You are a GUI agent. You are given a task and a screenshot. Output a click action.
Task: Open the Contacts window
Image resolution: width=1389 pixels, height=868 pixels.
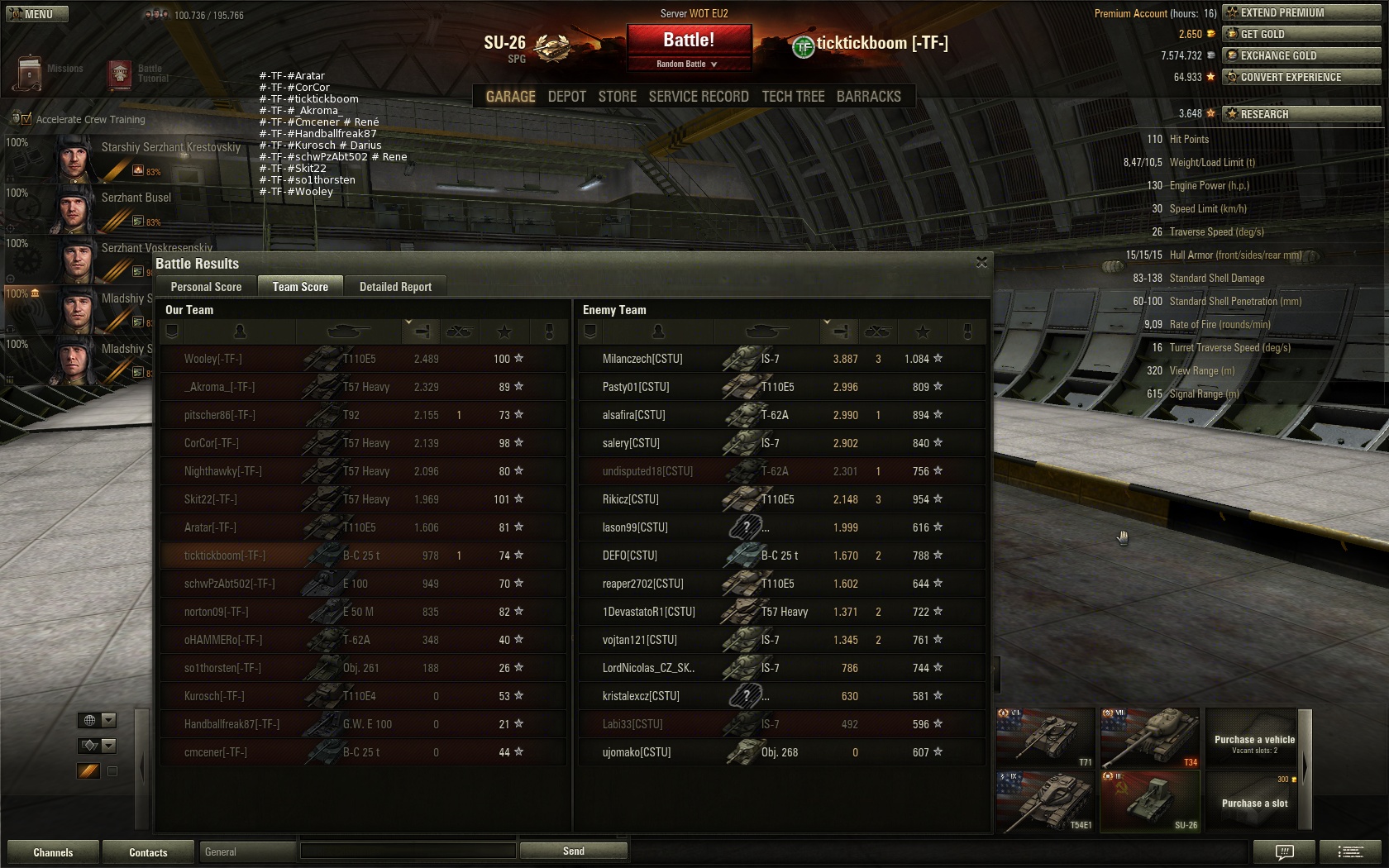pos(148,852)
